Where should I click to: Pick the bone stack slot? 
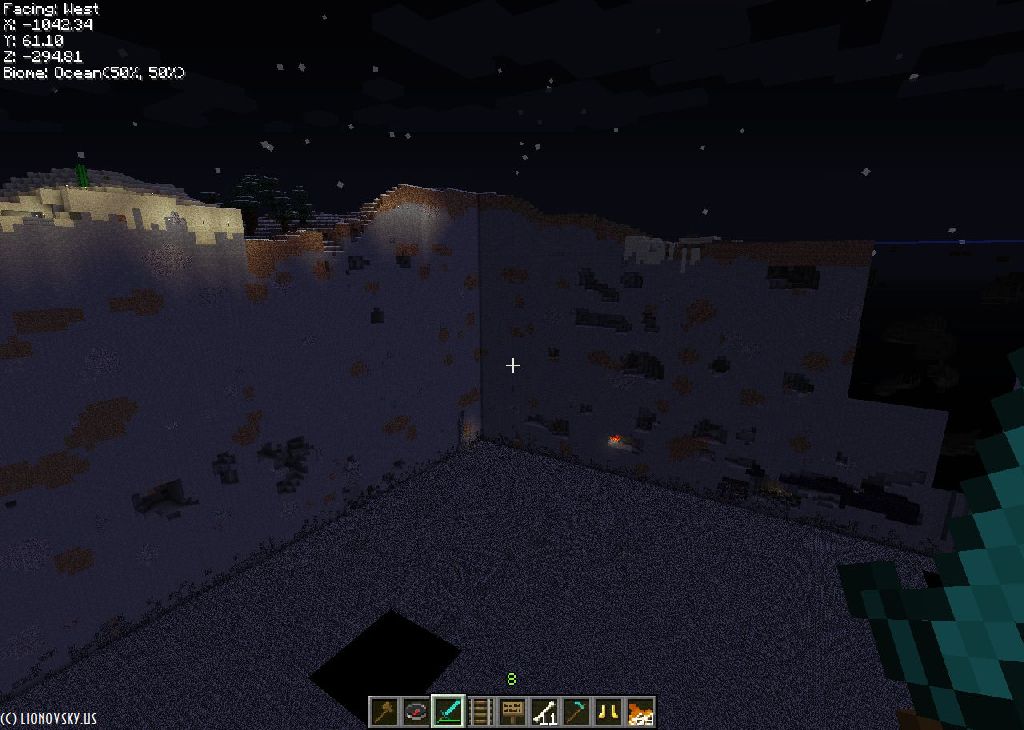[x=544, y=712]
